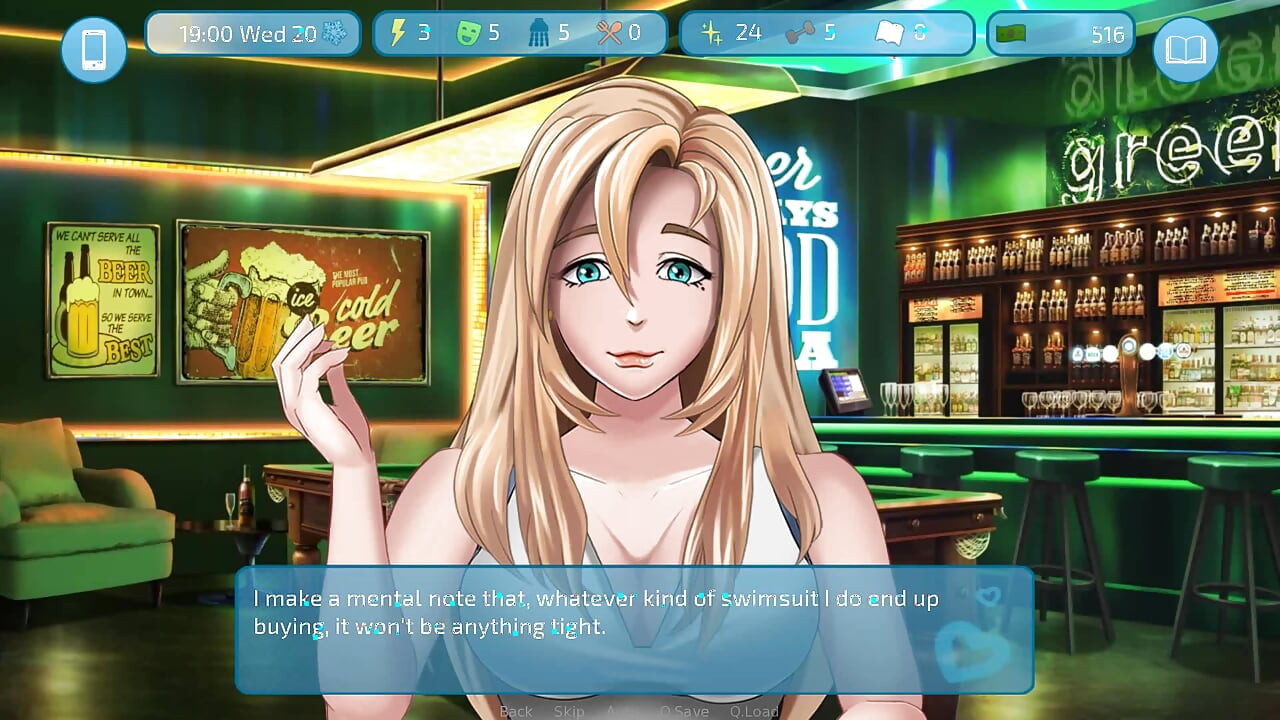This screenshot has width=1280, height=720.
Task: Quick load with Q.Load
Action: tap(754, 711)
